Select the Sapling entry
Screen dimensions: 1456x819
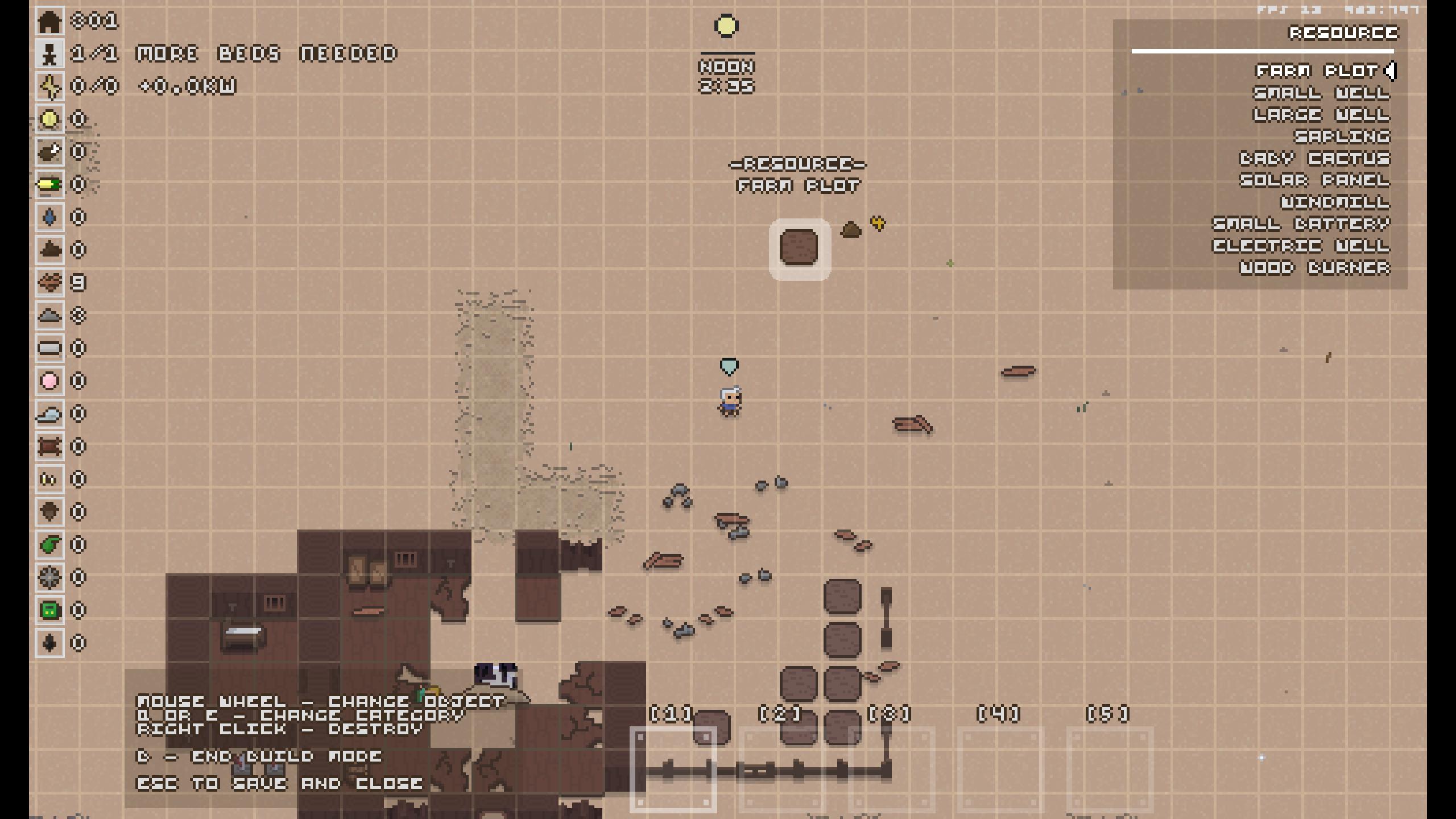pos(1342,136)
